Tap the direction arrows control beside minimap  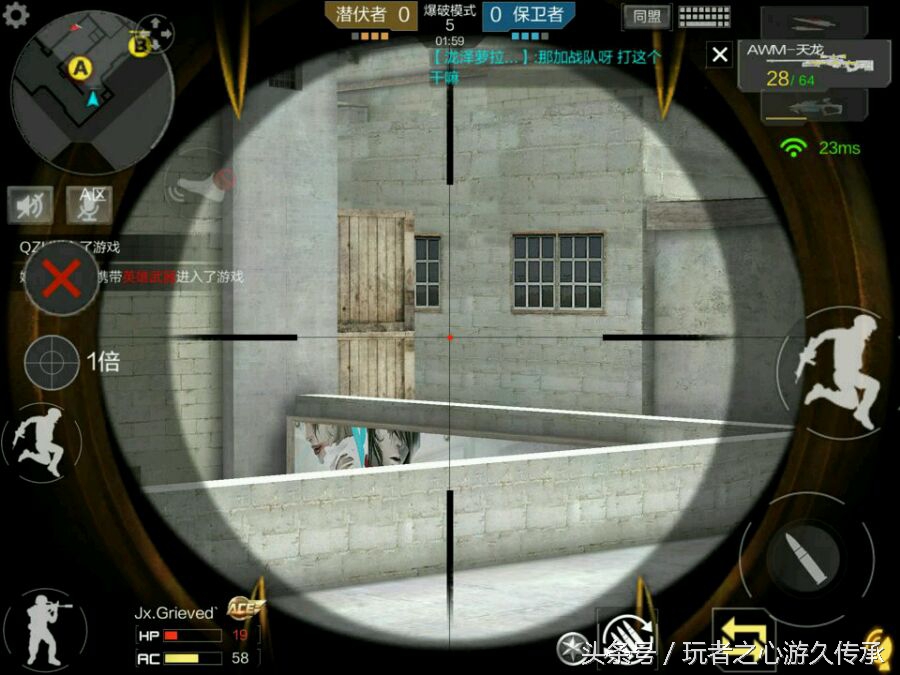[x=155, y=34]
